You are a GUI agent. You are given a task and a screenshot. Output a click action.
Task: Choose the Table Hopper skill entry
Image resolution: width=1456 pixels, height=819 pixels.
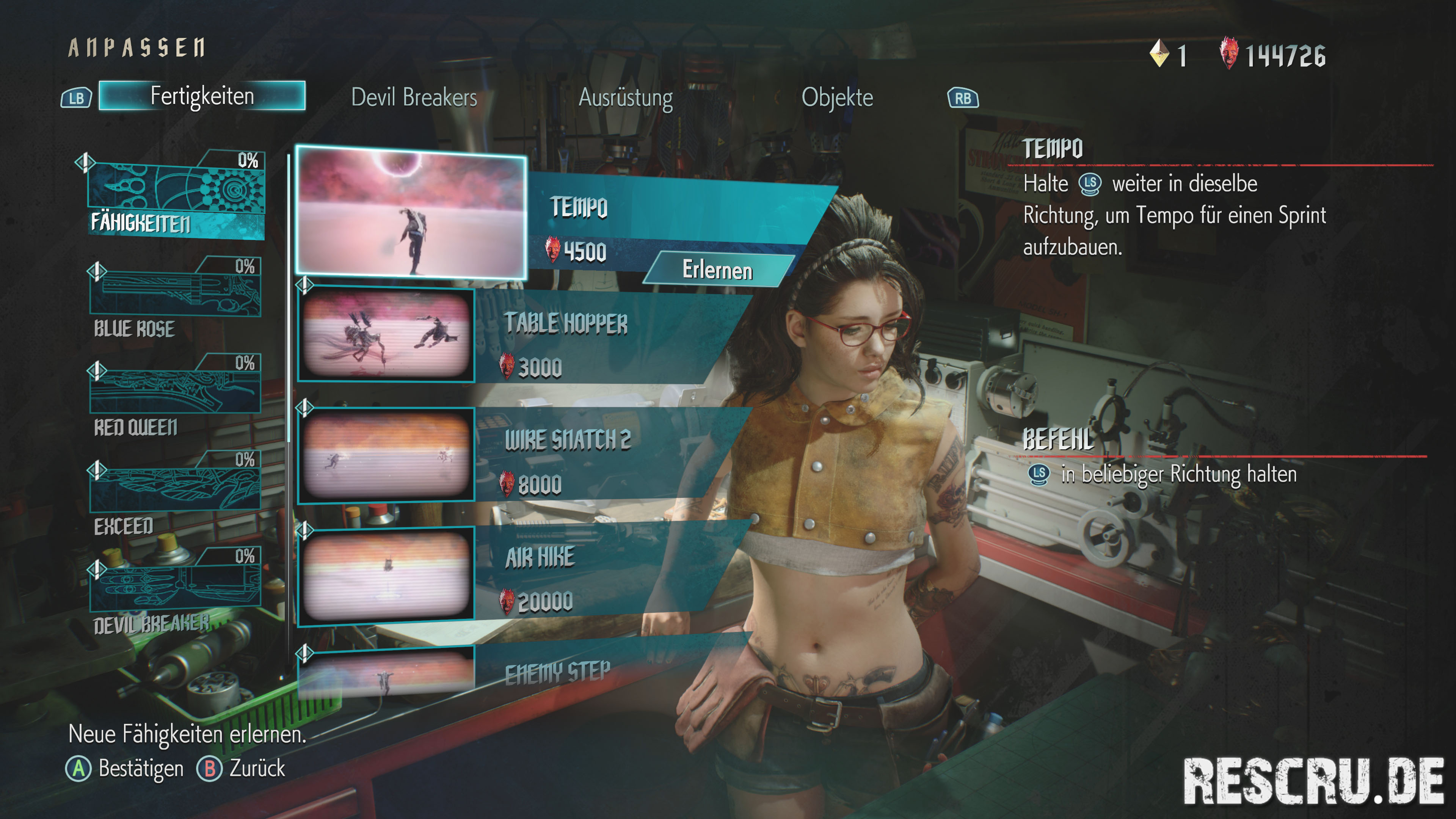click(x=565, y=336)
